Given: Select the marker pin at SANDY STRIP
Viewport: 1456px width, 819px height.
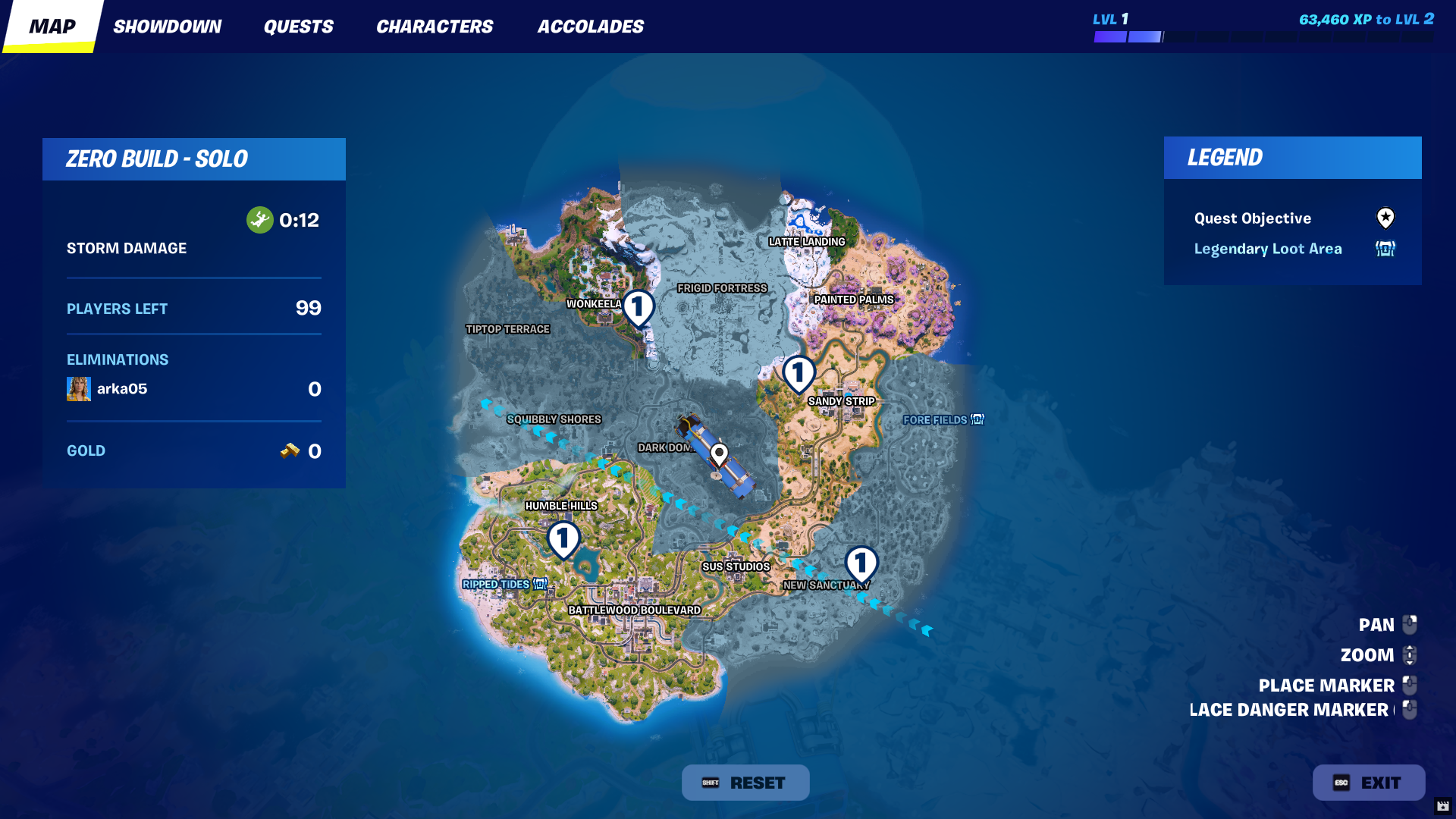Looking at the screenshot, I should (799, 372).
